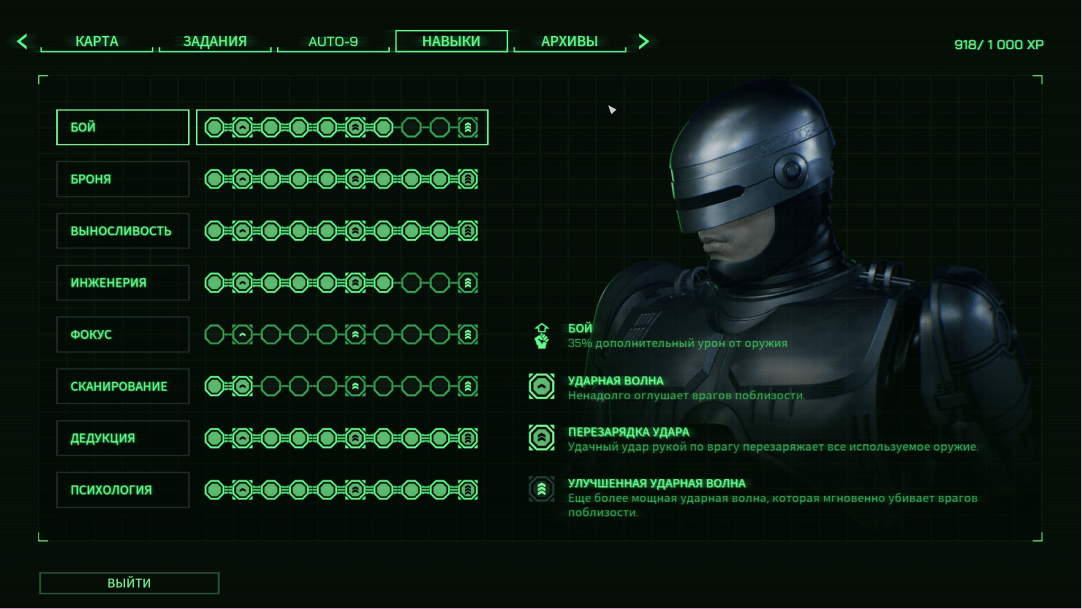Select the AUTO-9 tab
1082x609 pixels.
click(333, 42)
